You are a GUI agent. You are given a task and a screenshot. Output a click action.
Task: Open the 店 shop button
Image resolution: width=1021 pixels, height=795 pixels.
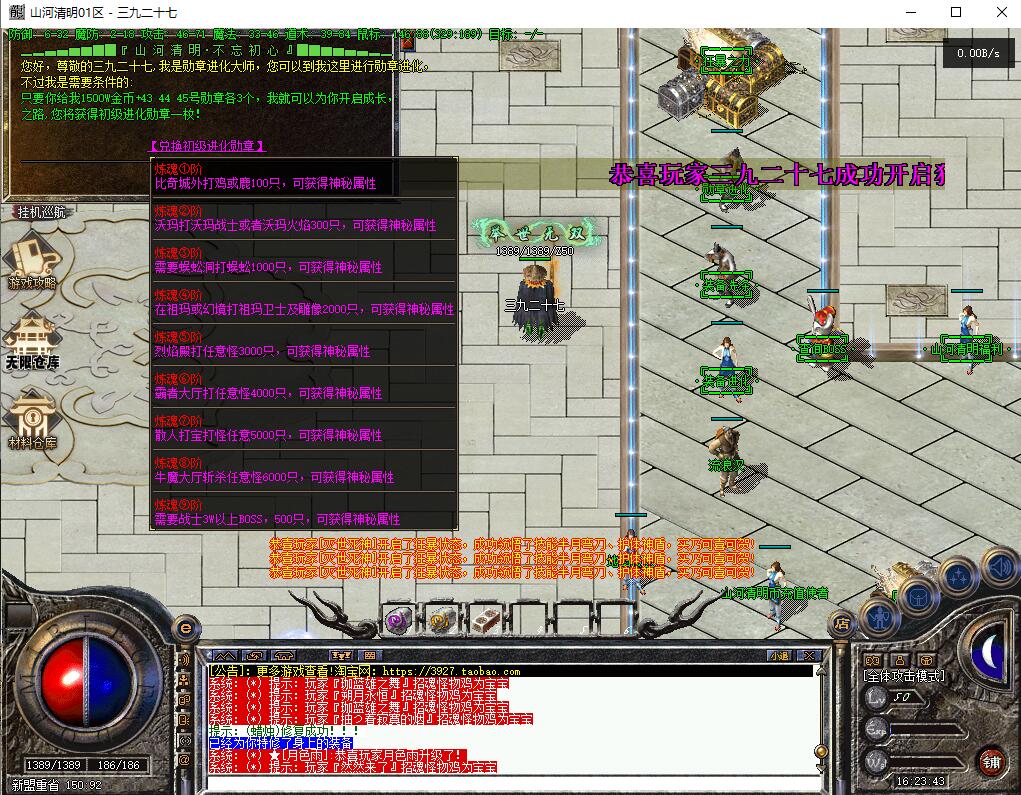click(x=841, y=623)
